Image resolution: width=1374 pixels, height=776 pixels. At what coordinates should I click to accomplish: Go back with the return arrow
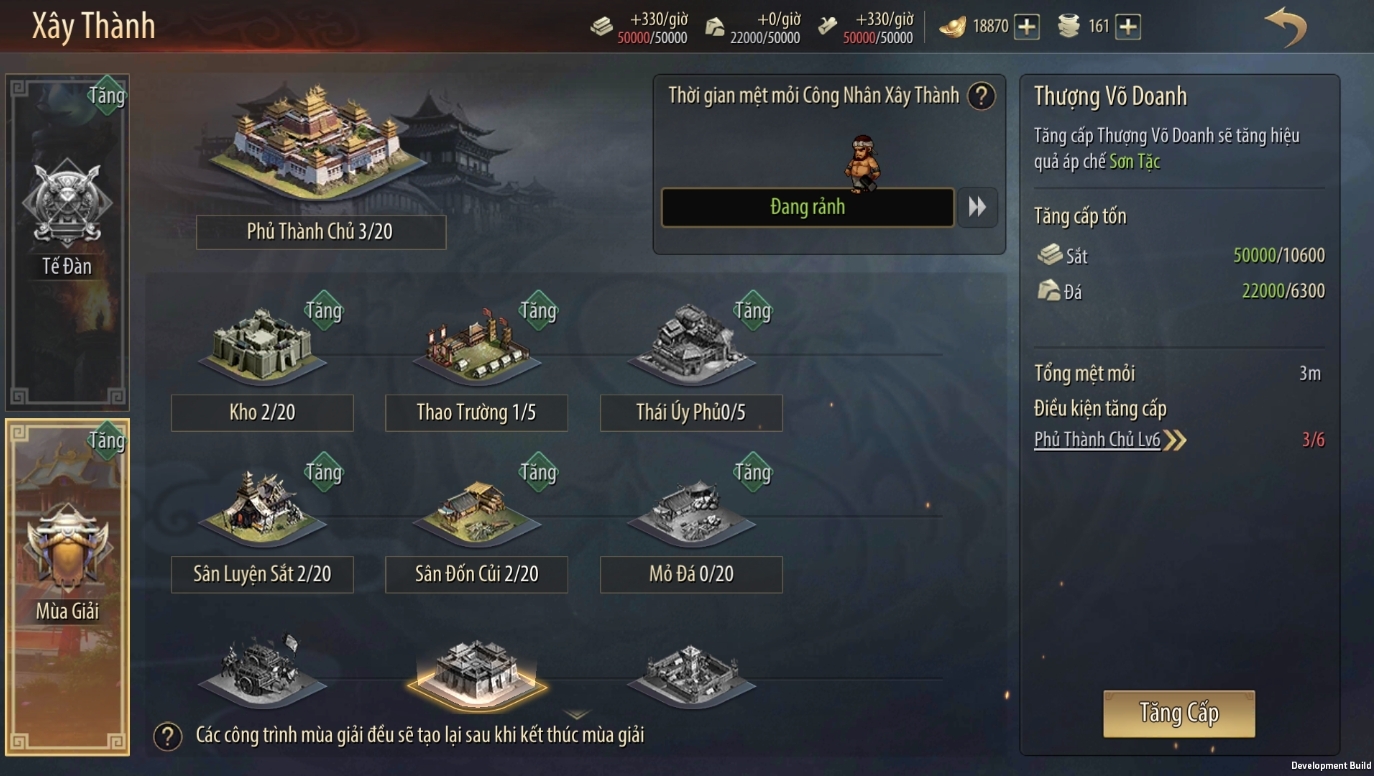[x=1285, y=26]
